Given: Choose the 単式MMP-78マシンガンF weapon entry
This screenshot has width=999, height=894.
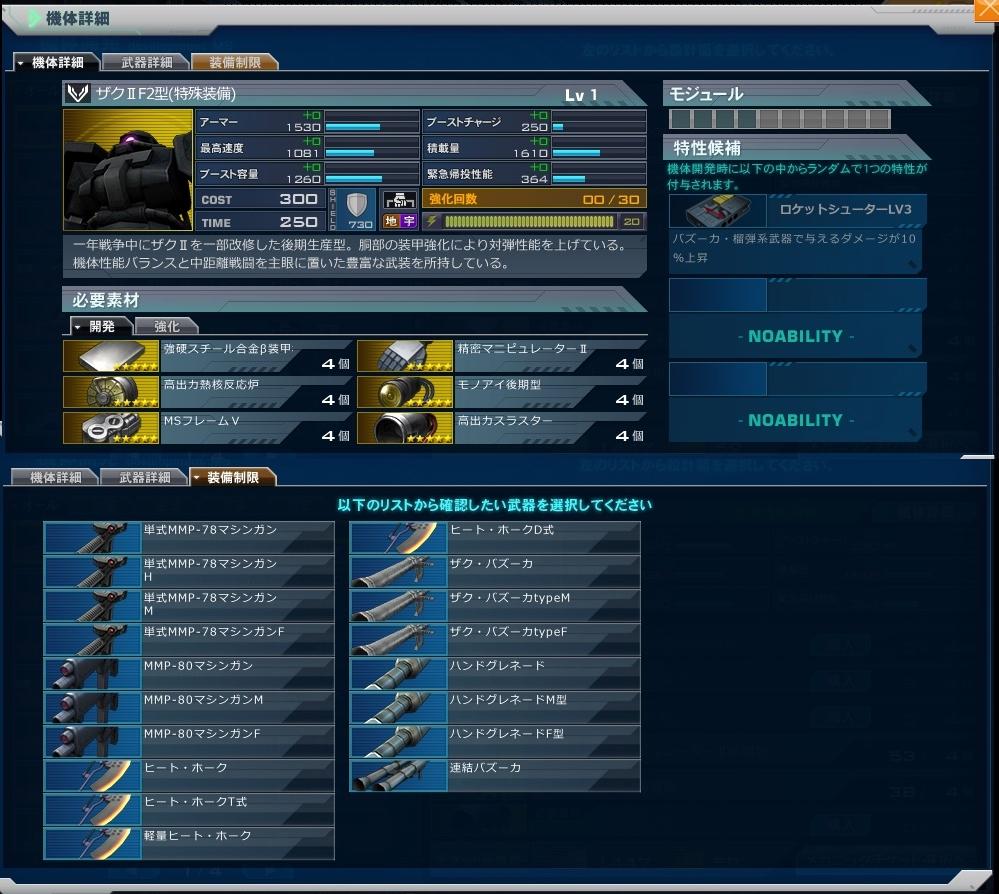Looking at the screenshot, I should [x=189, y=639].
